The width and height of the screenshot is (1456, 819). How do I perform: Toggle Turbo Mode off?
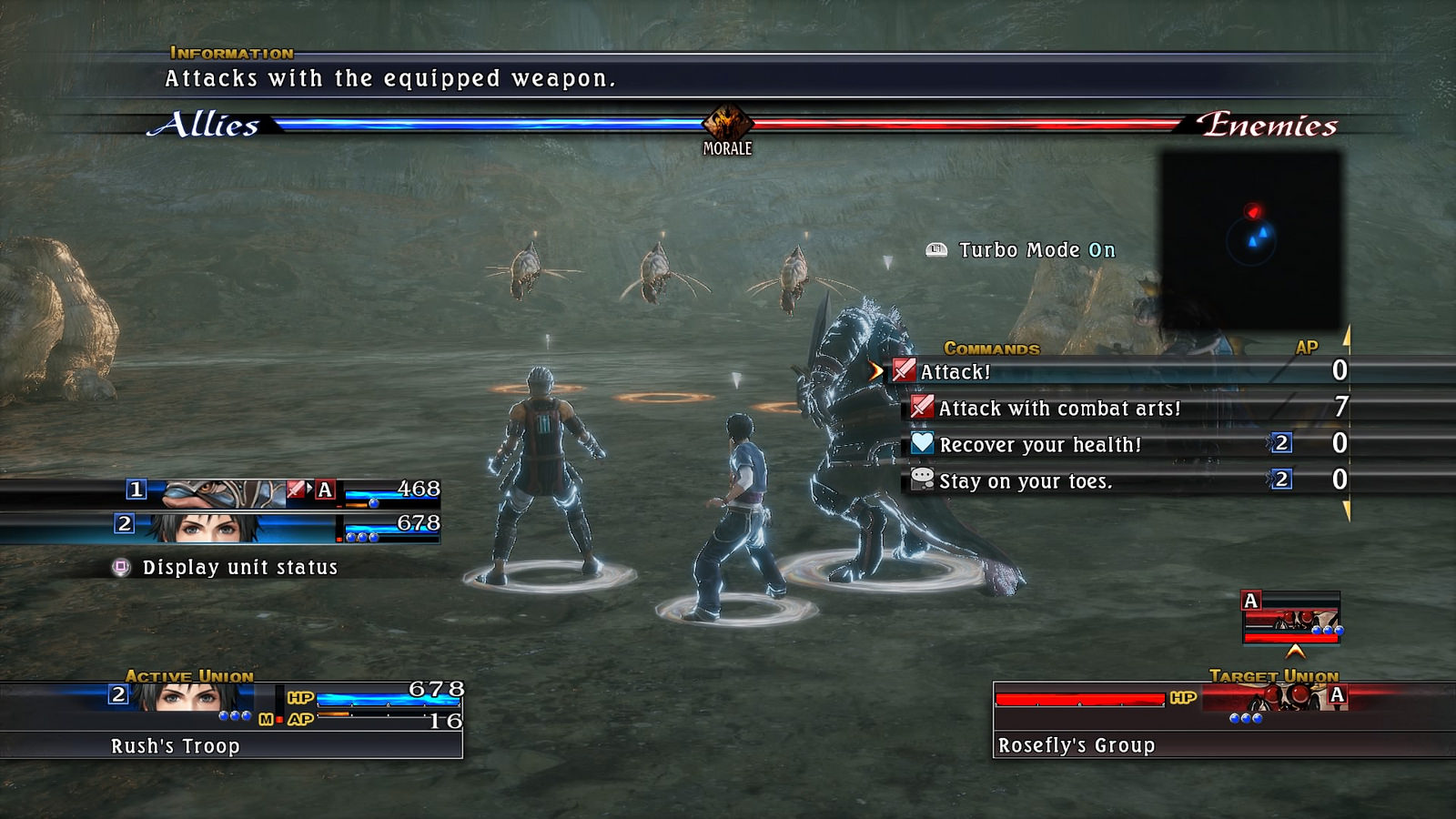coord(1033,249)
